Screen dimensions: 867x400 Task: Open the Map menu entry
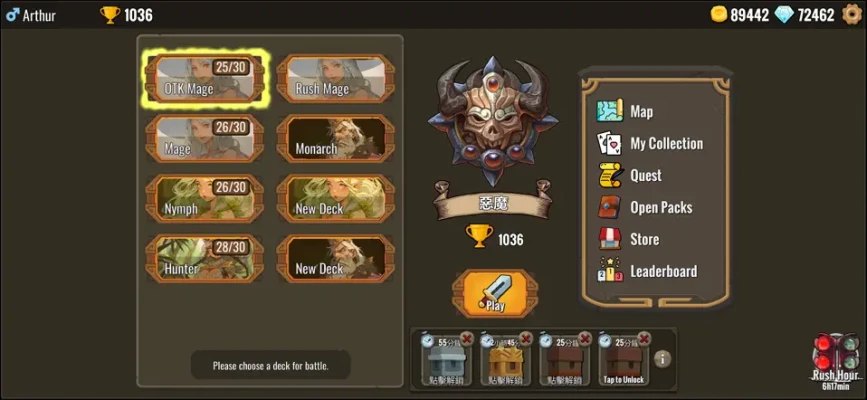(x=640, y=111)
